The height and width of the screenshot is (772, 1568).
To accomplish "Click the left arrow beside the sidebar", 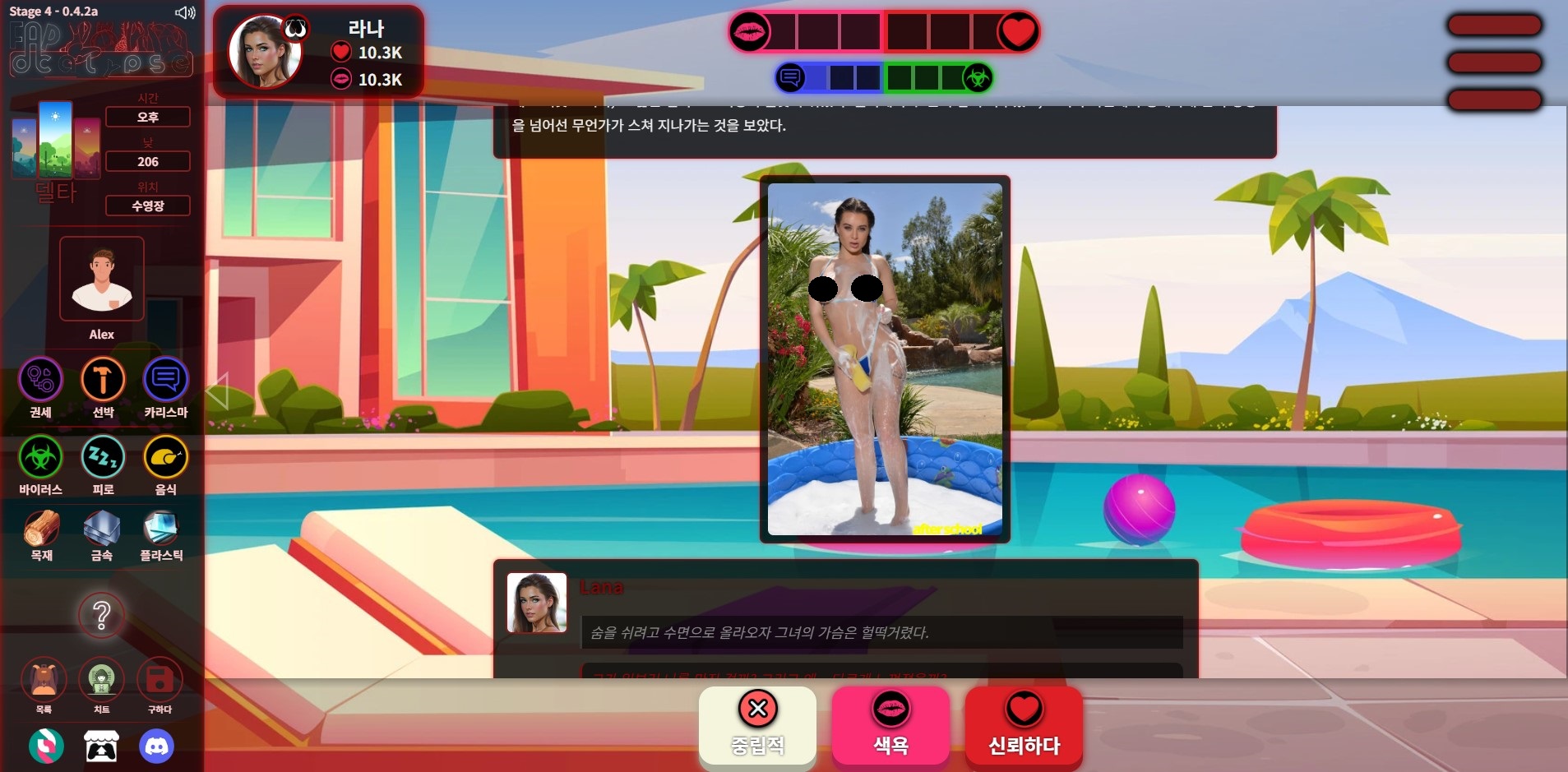I will pyautogui.click(x=217, y=391).
